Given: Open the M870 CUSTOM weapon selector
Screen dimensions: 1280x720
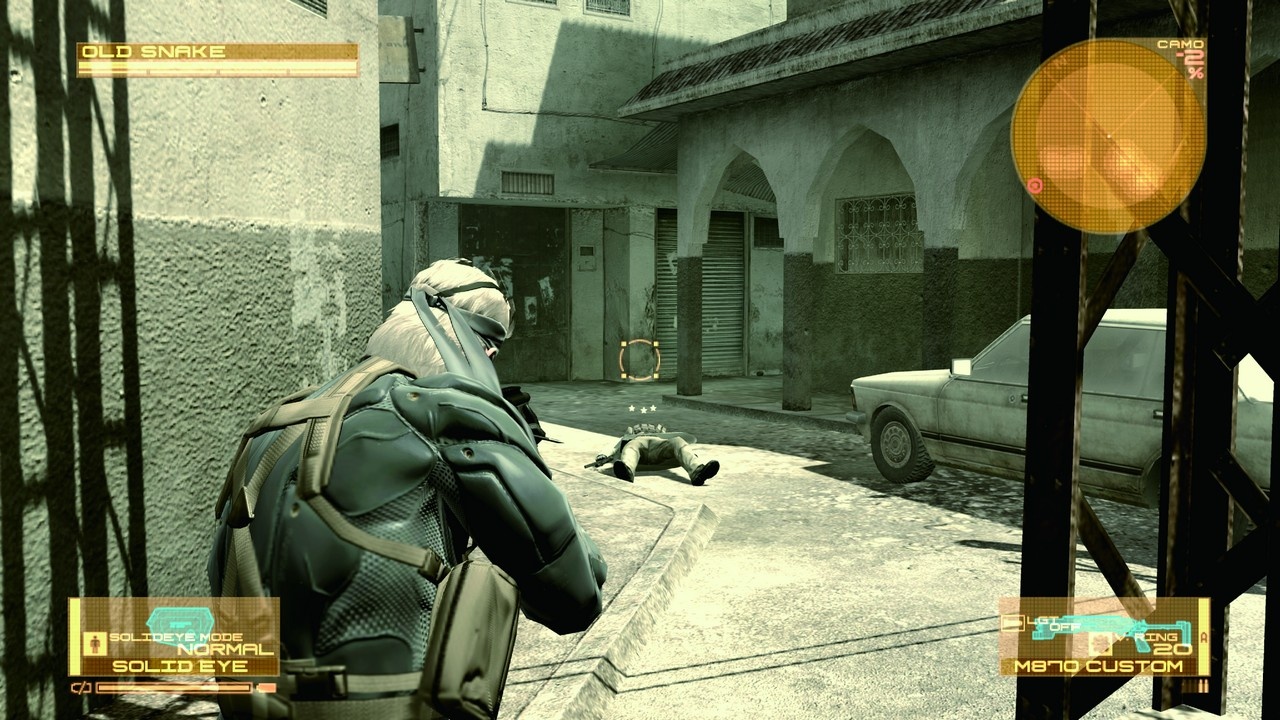Looking at the screenshot, I should 1100,665.
